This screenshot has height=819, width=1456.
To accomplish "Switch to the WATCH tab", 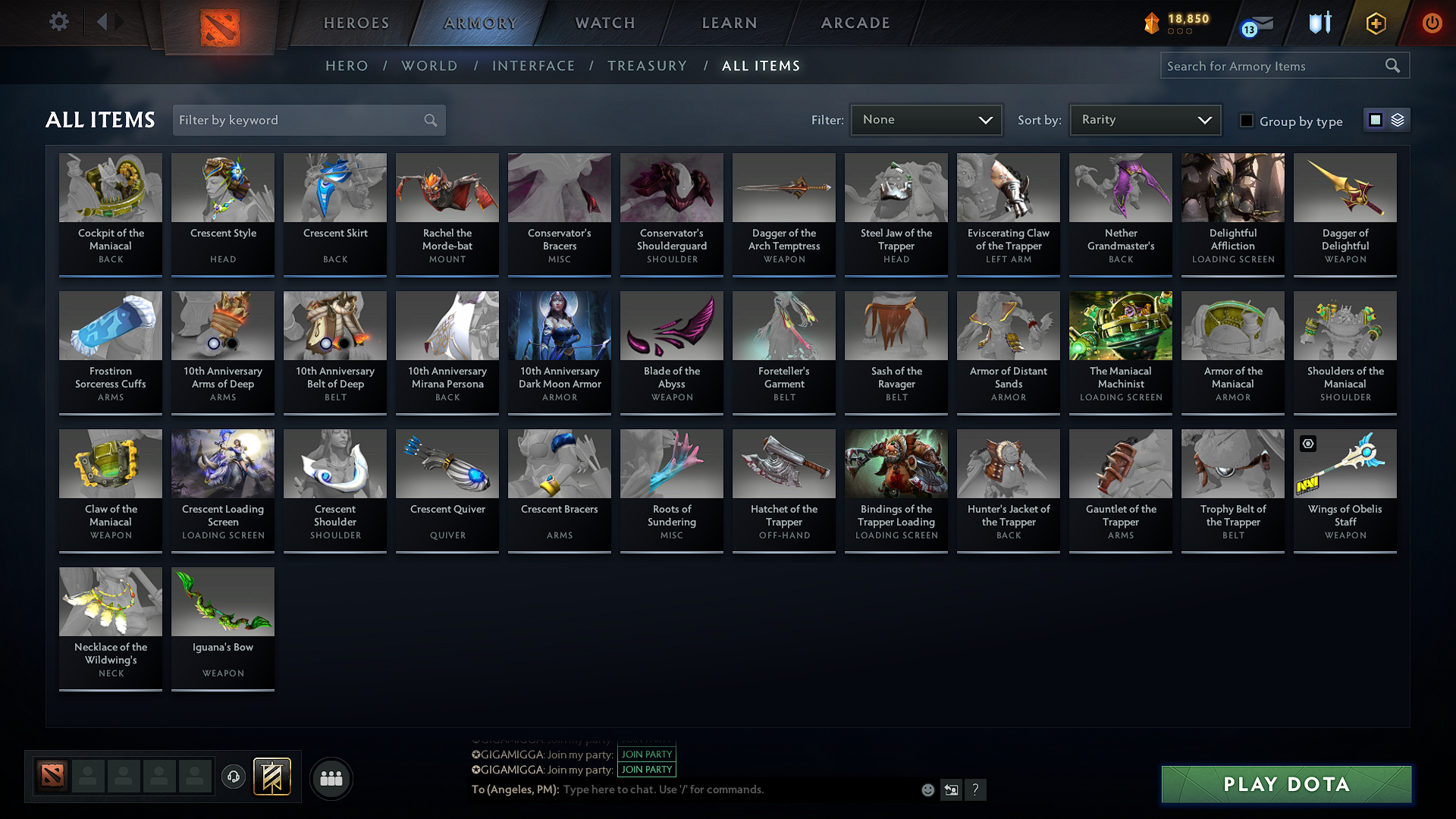I will tap(603, 23).
